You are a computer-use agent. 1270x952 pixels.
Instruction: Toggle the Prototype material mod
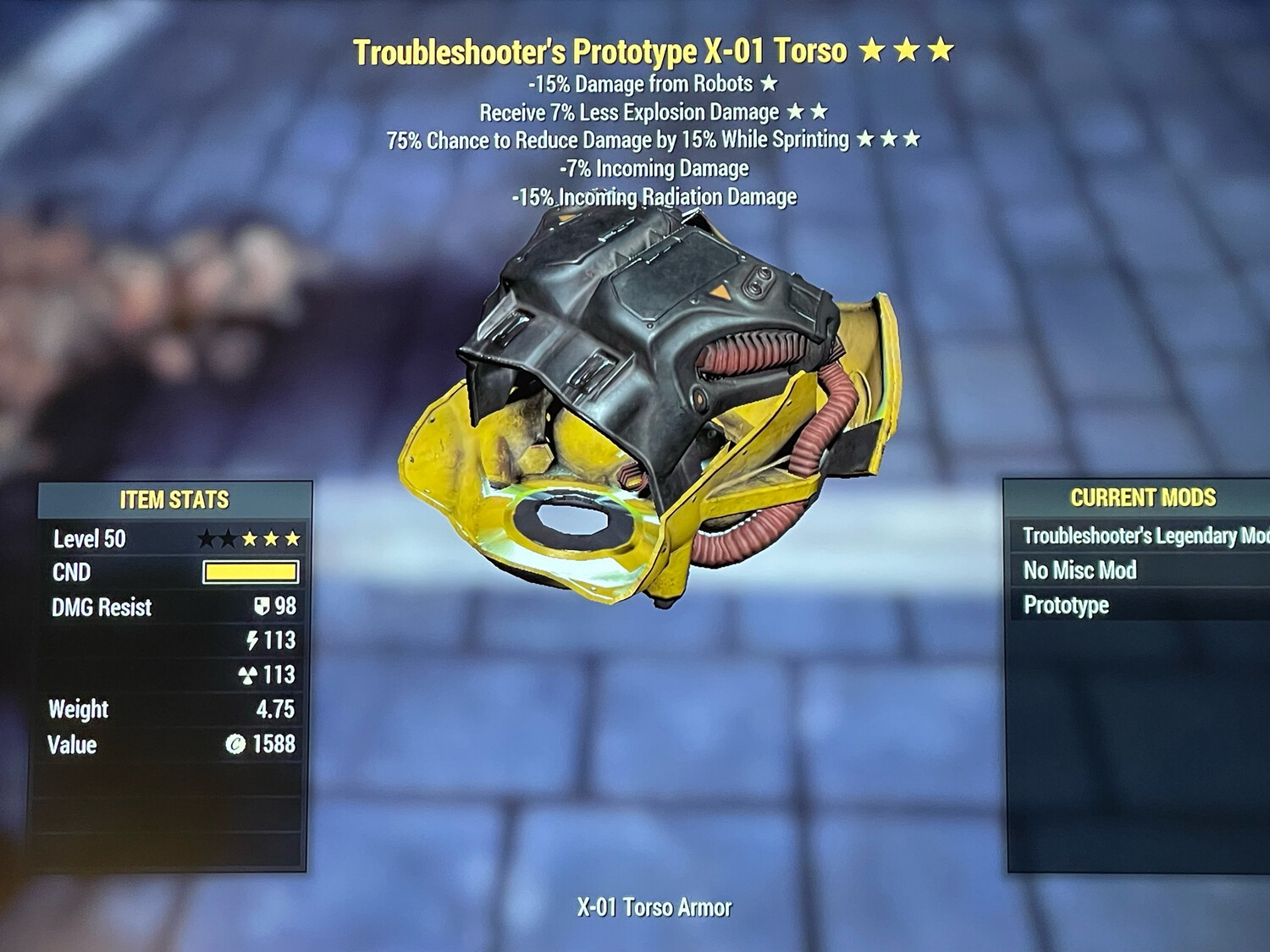coord(1067,605)
